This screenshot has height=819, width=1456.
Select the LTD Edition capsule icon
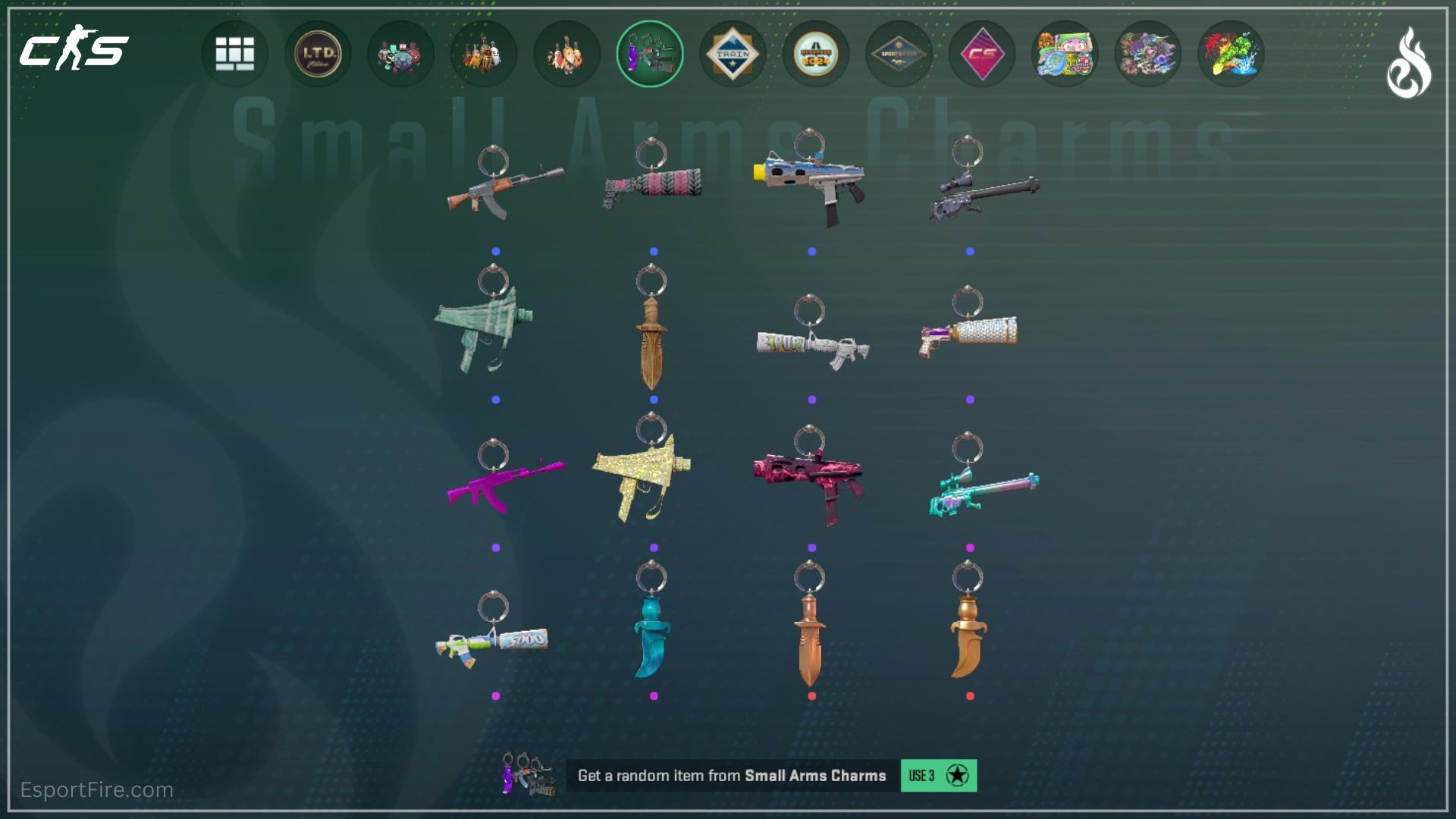317,53
